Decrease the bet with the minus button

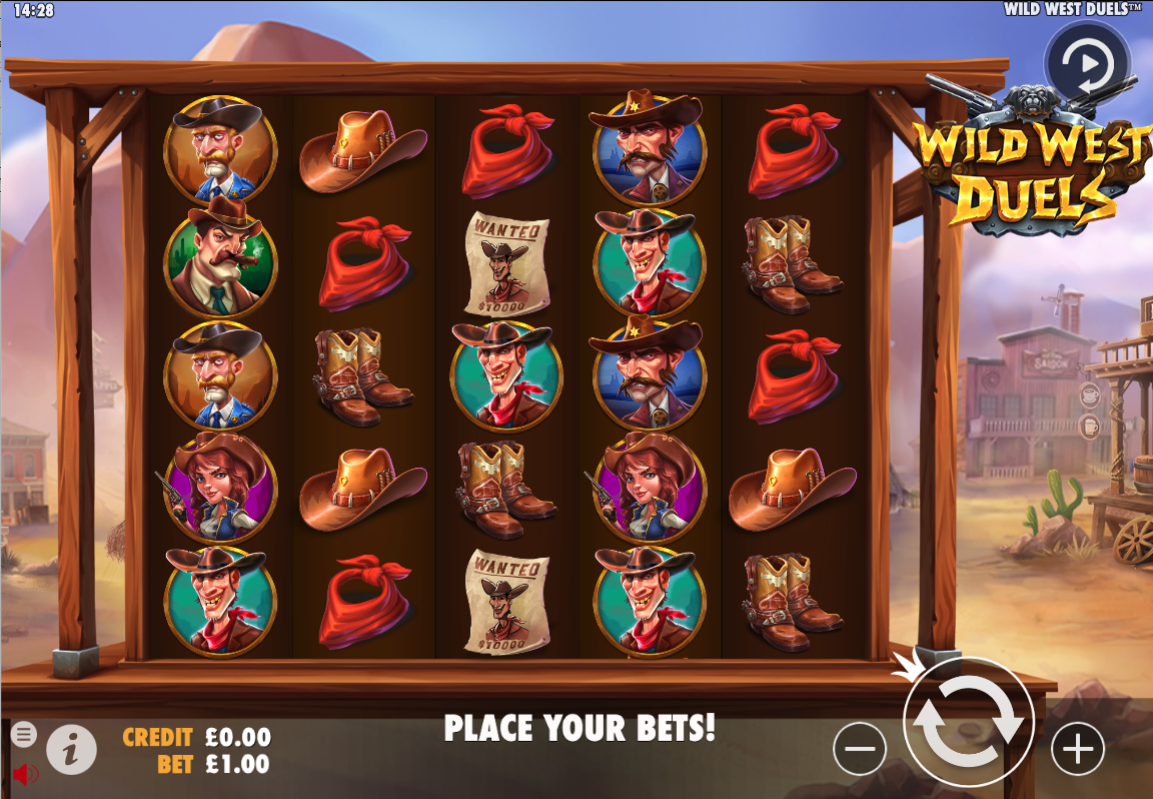[x=860, y=748]
